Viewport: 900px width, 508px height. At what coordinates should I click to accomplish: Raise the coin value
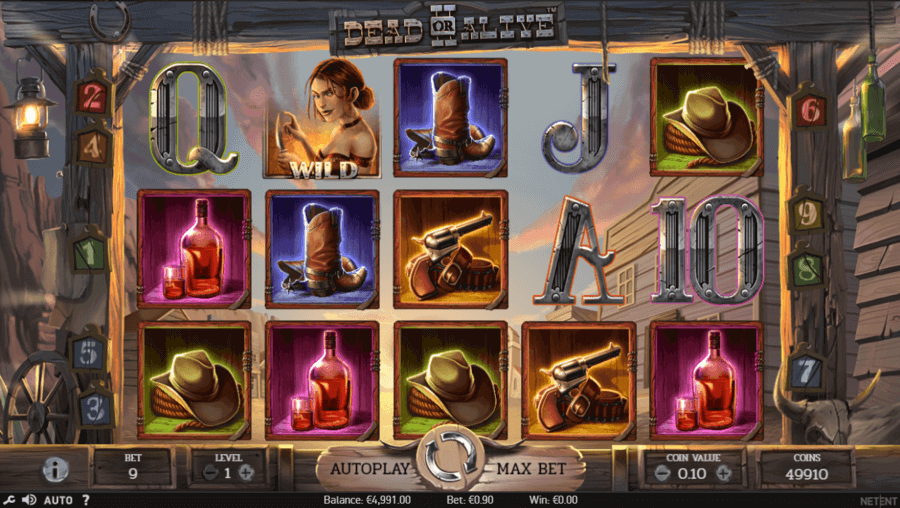pos(724,473)
